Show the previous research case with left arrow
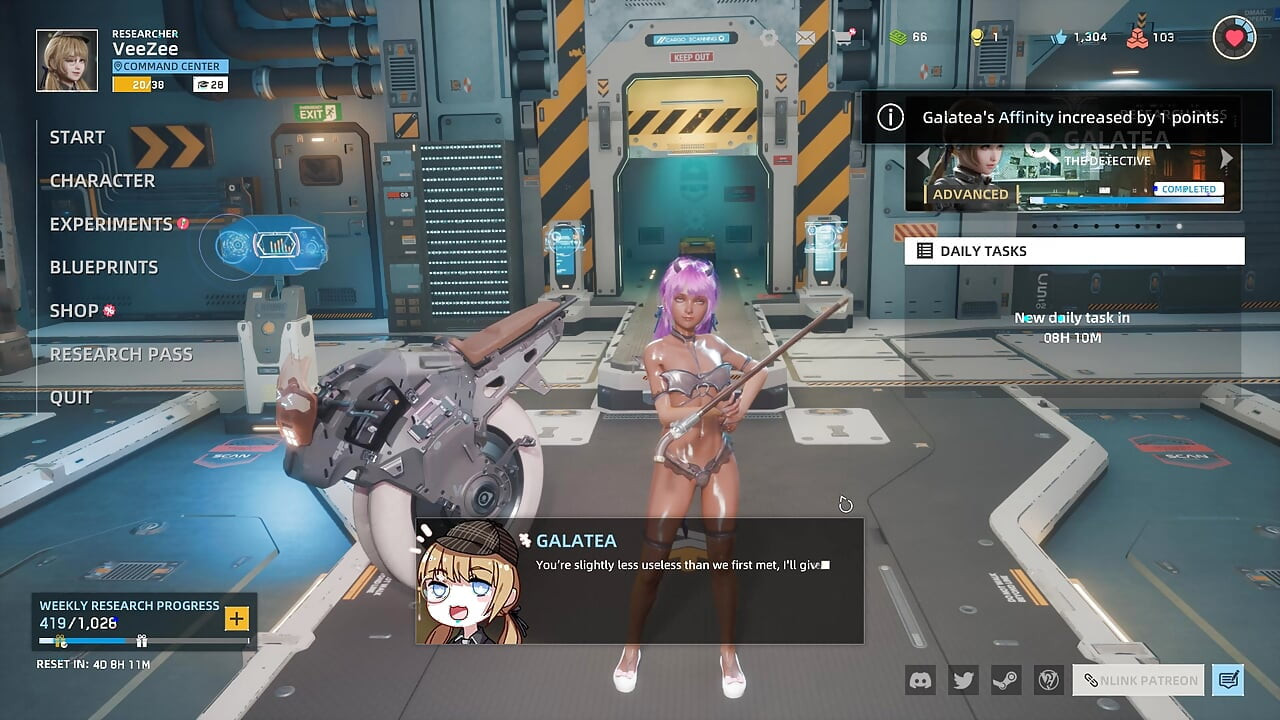Image resolution: width=1280 pixels, height=720 pixels. [923, 158]
